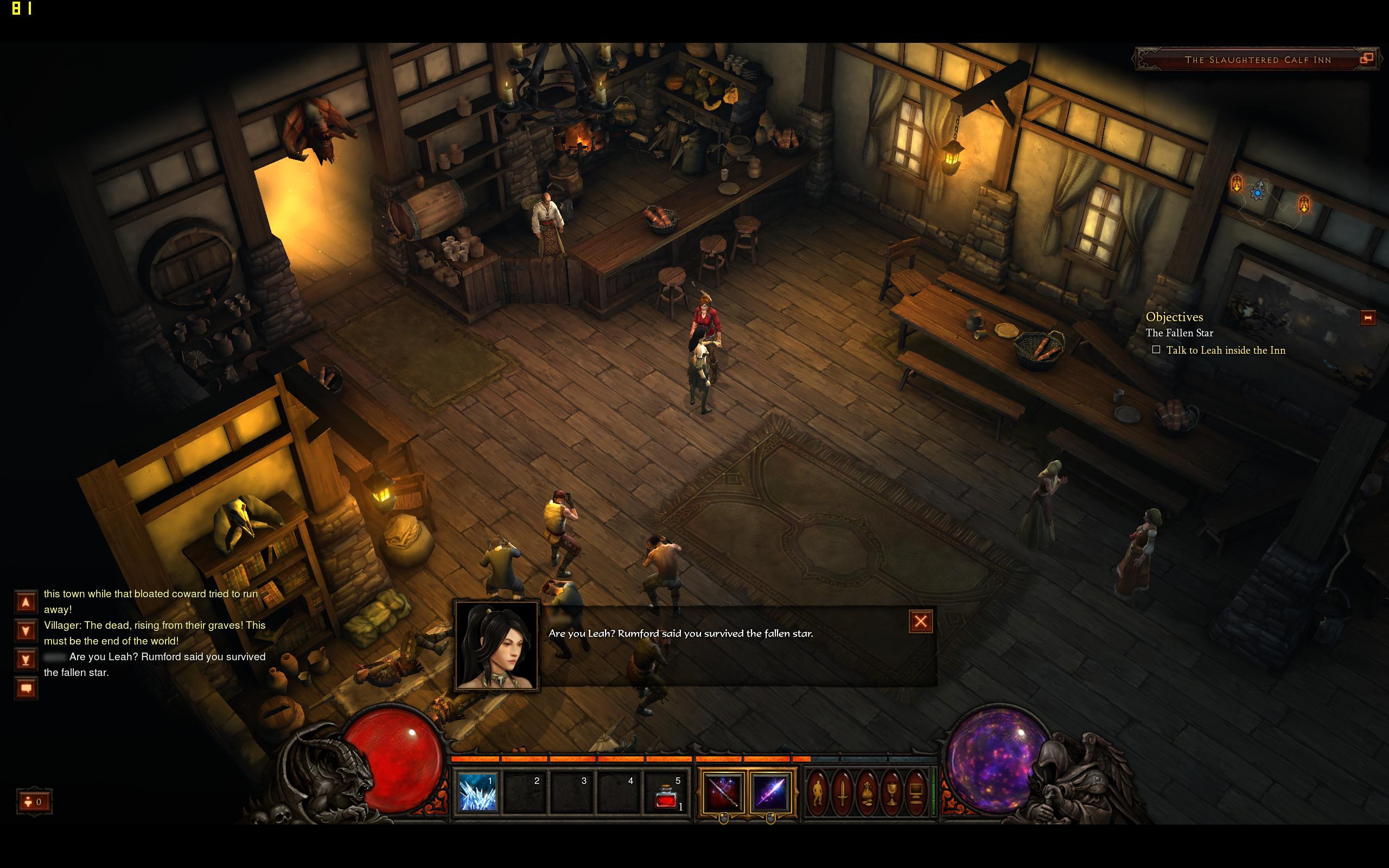
Task: Open the computer monitor game menu button
Action: (916, 793)
